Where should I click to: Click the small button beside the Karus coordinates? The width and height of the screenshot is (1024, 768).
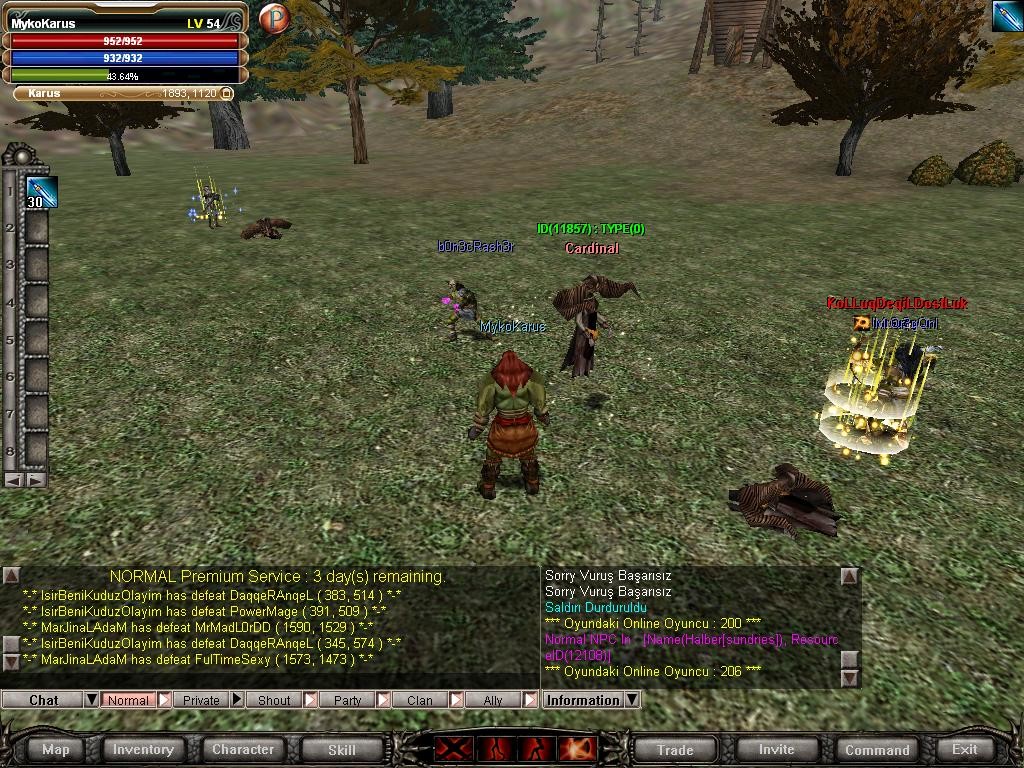point(227,93)
